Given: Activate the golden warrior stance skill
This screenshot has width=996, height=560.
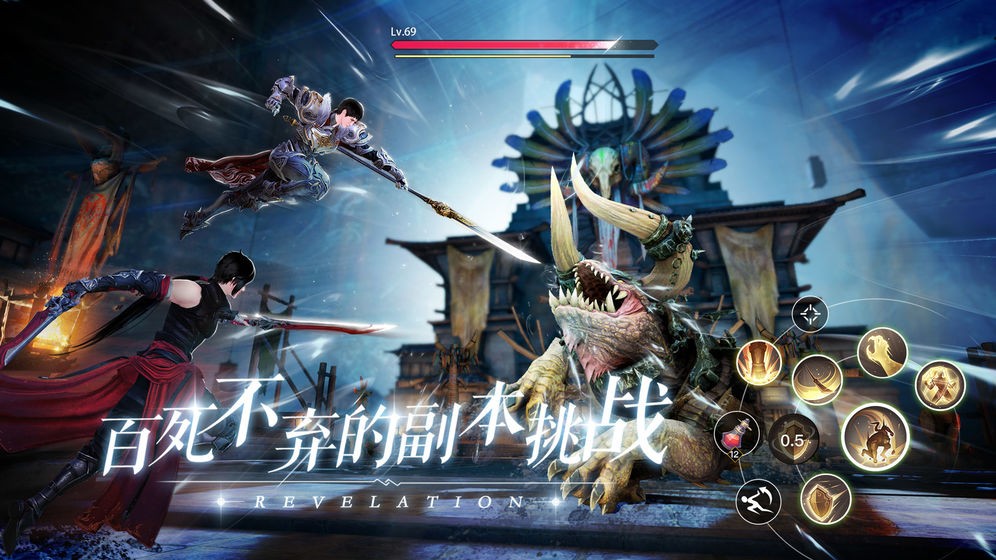Looking at the screenshot, I should click(x=939, y=385).
